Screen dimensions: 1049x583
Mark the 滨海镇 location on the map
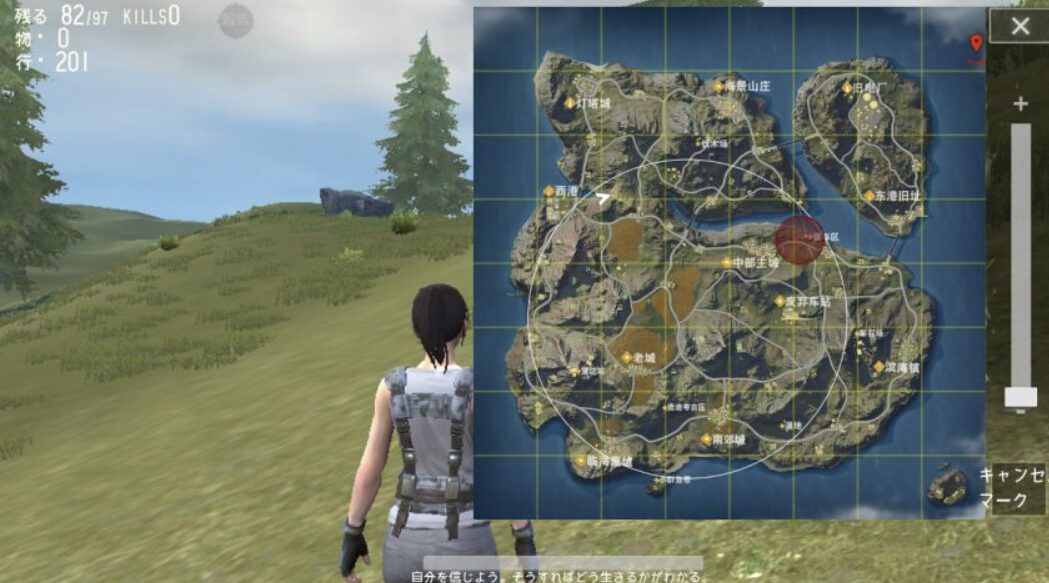pyautogui.click(x=898, y=367)
